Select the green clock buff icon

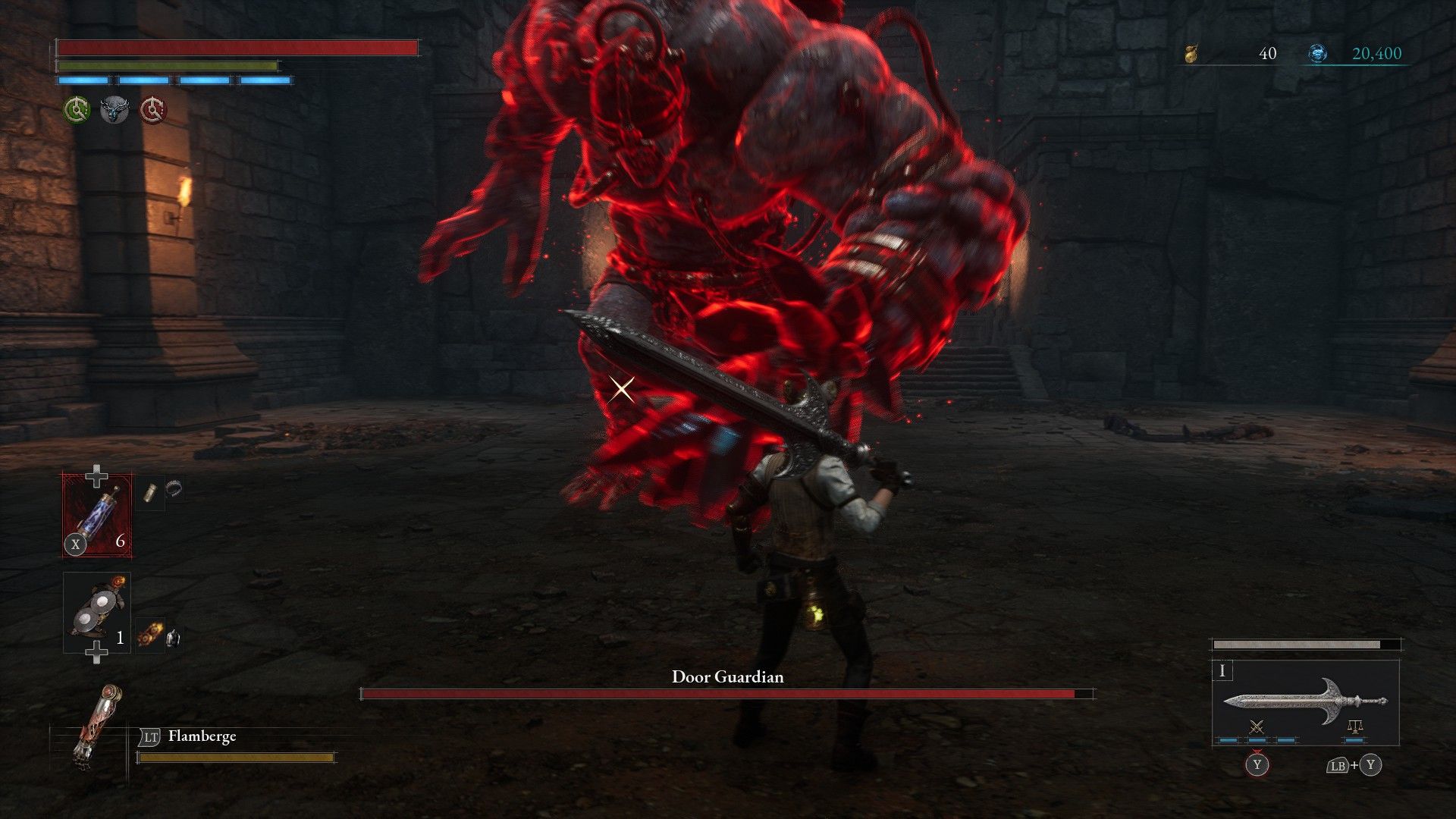[76, 108]
